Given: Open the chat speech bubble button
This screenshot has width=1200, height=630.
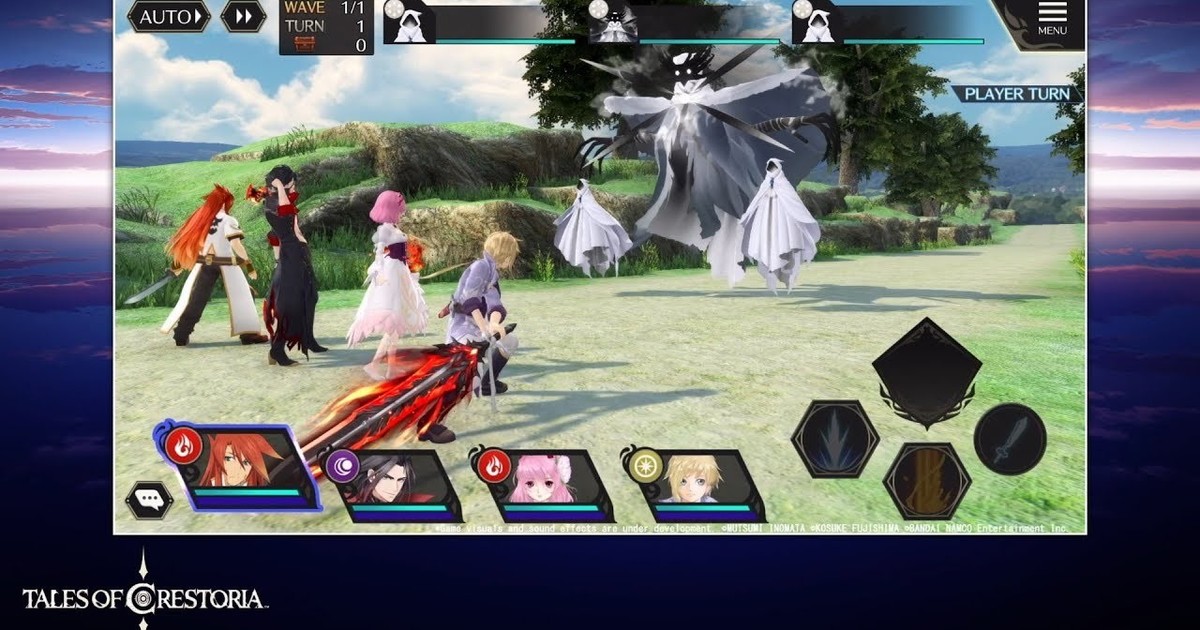Looking at the screenshot, I should (148, 499).
